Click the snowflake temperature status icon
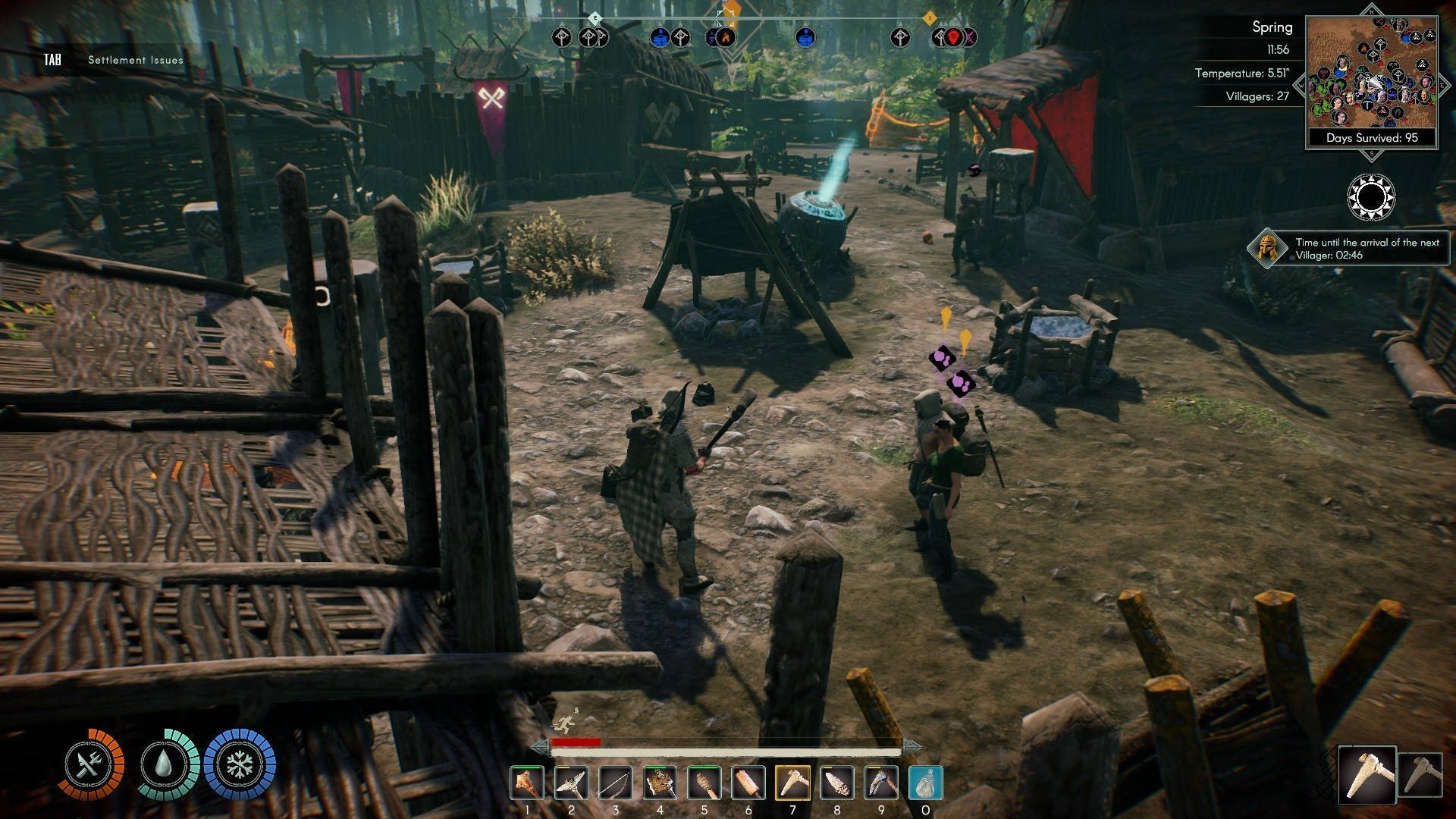 [240, 764]
